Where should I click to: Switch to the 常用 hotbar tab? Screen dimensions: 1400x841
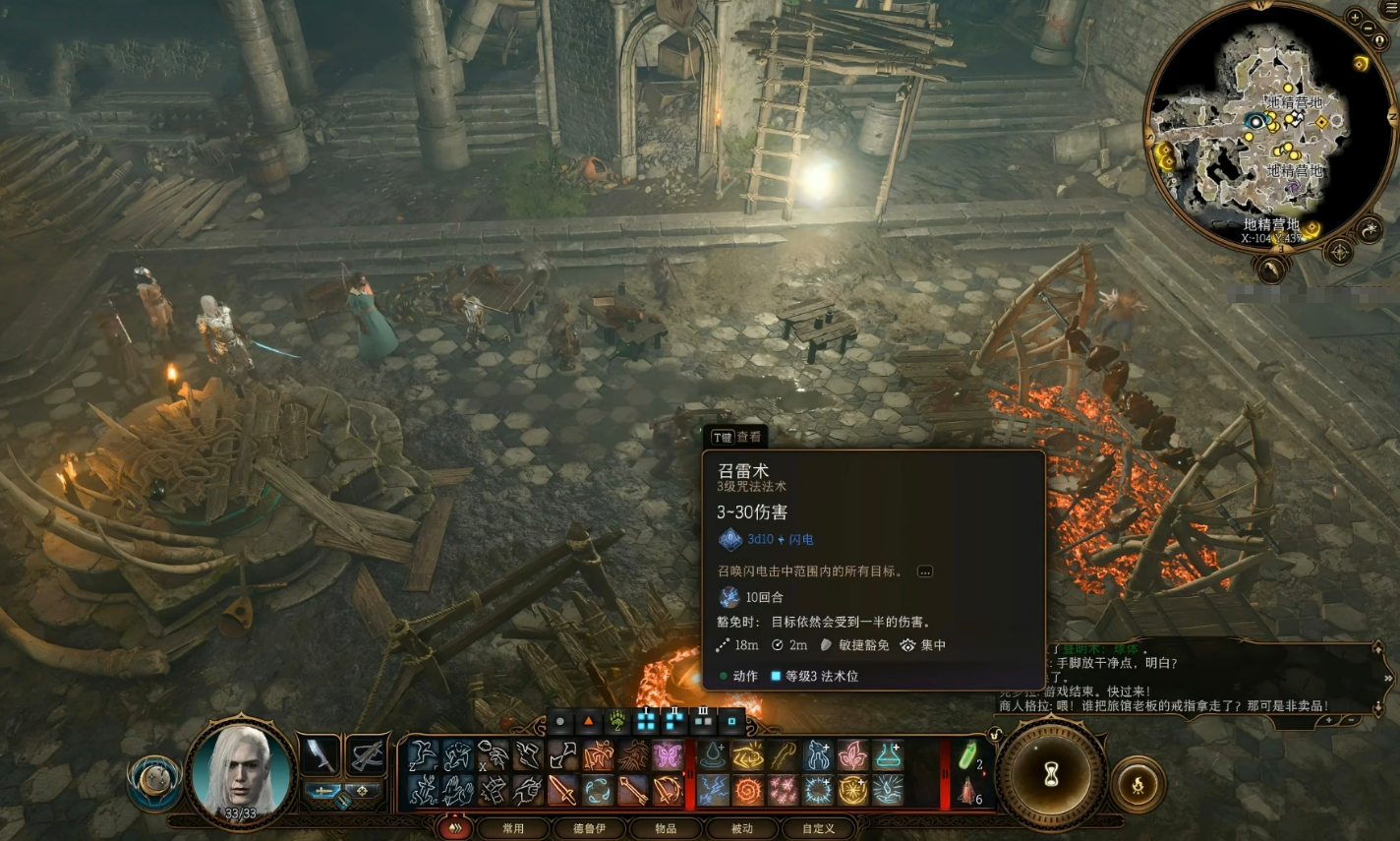[513, 828]
